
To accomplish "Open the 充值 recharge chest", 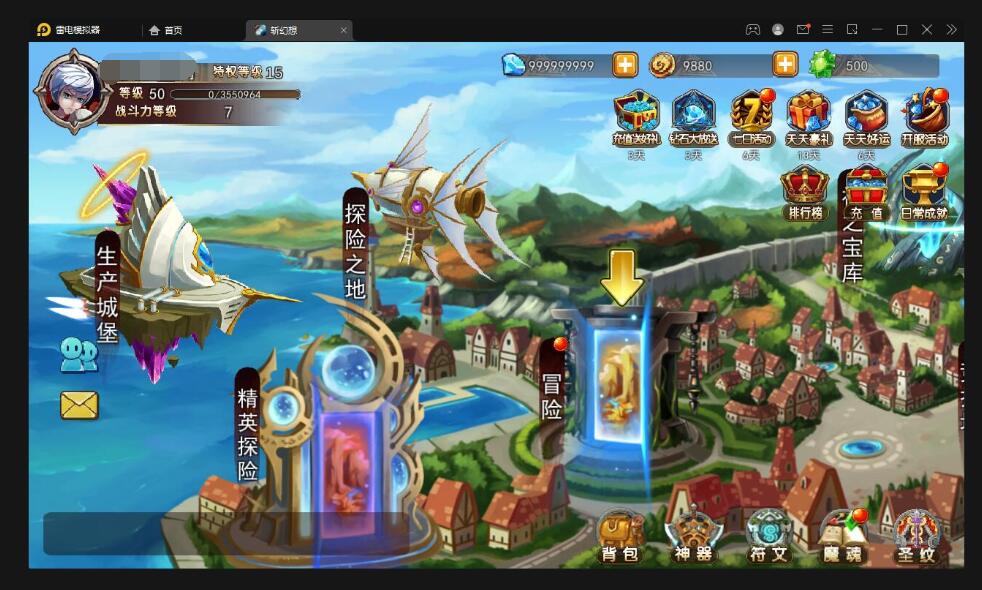I will click(x=866, y=192).
